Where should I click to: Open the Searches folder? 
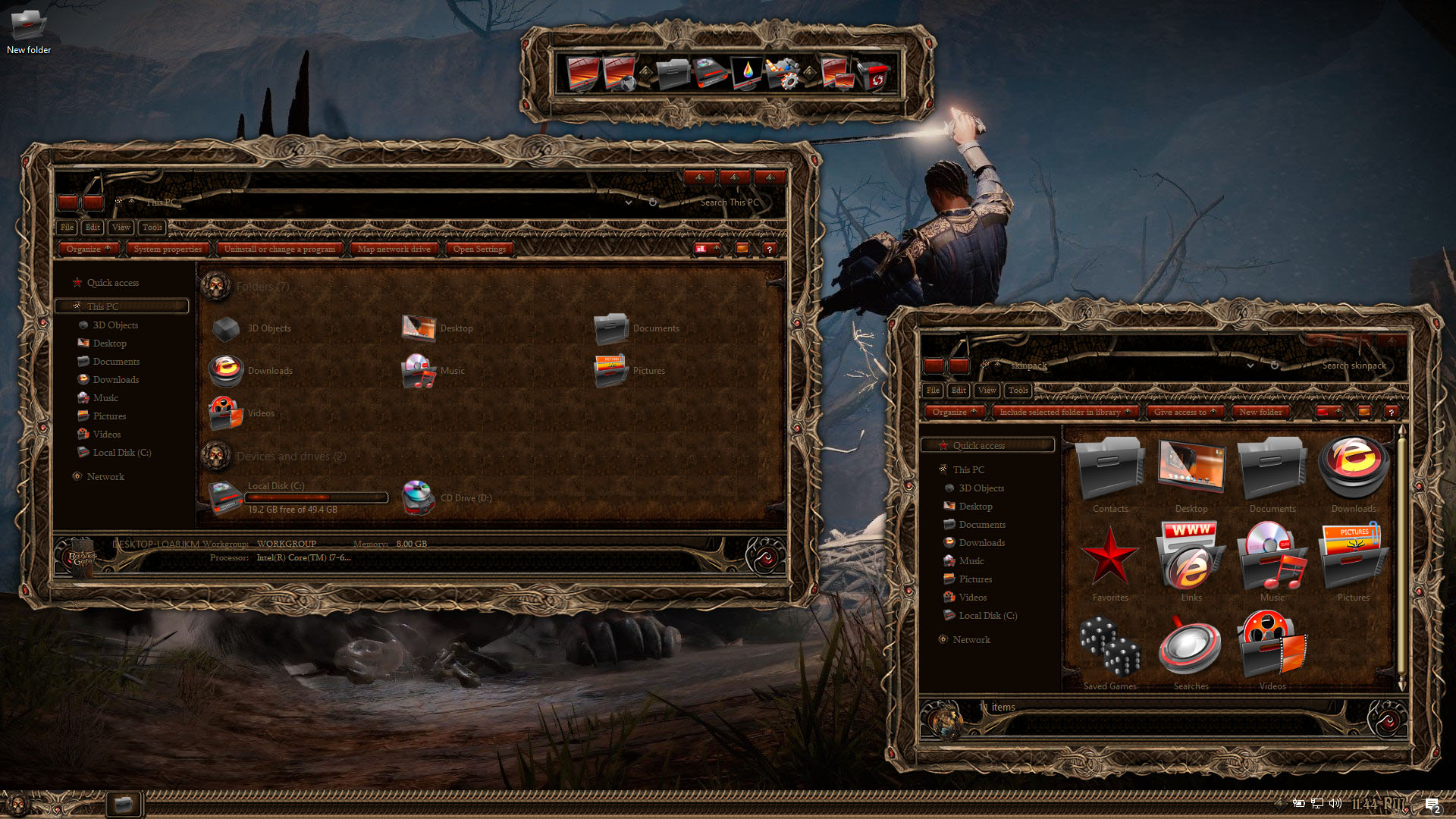click(x=1191, y=651)
